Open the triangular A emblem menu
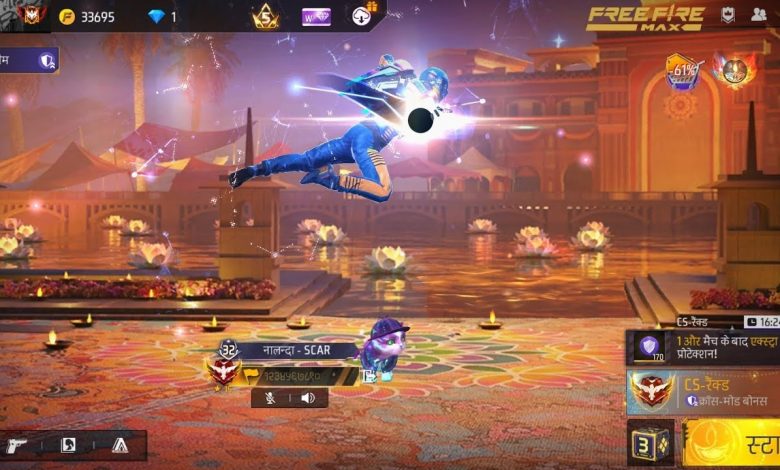Image resolution: width=780 pixels, height=470 pixels. [120, 445]
